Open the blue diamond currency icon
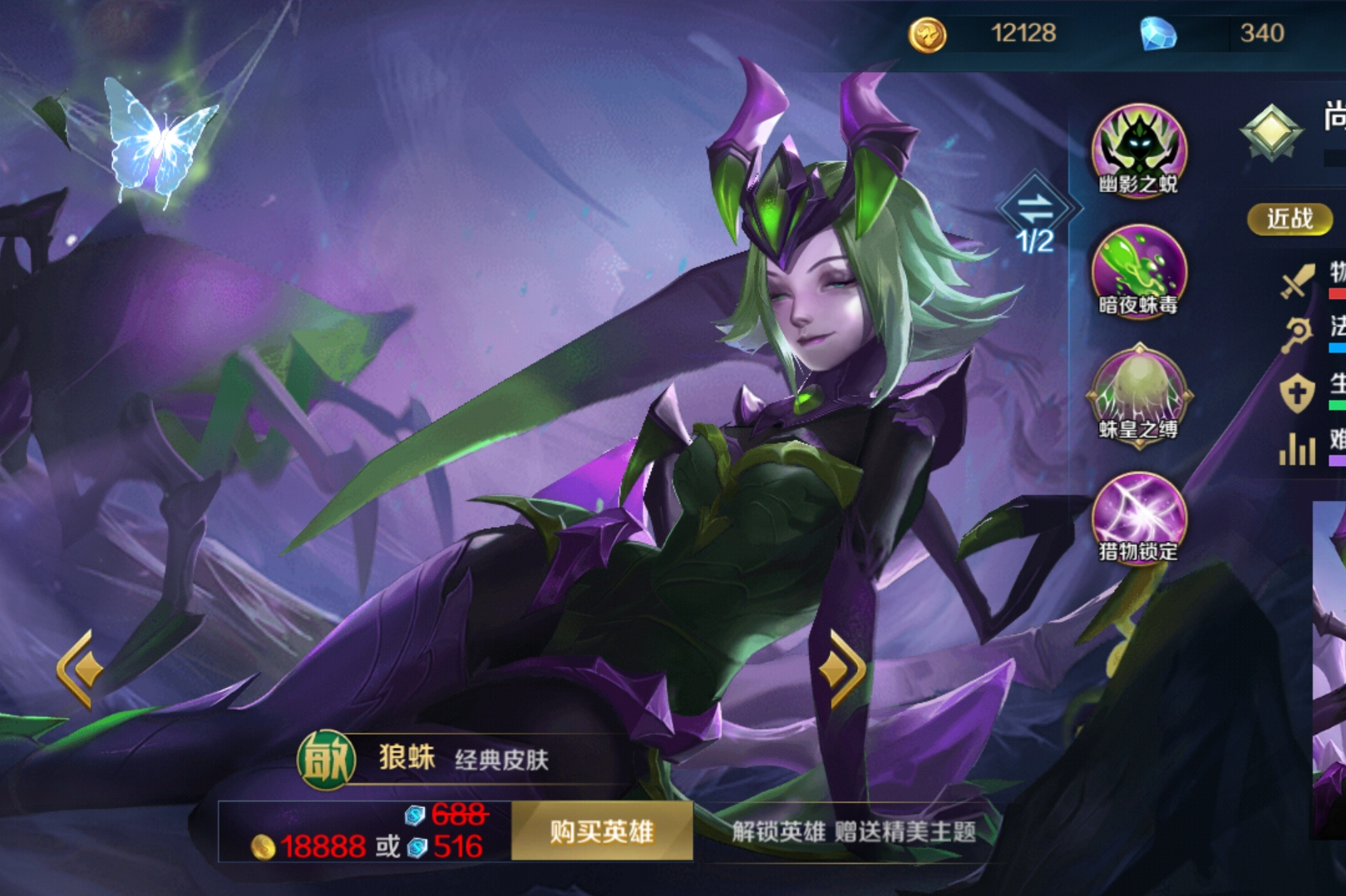This screenshot has height=896, width=1346. pos(1158,34)
